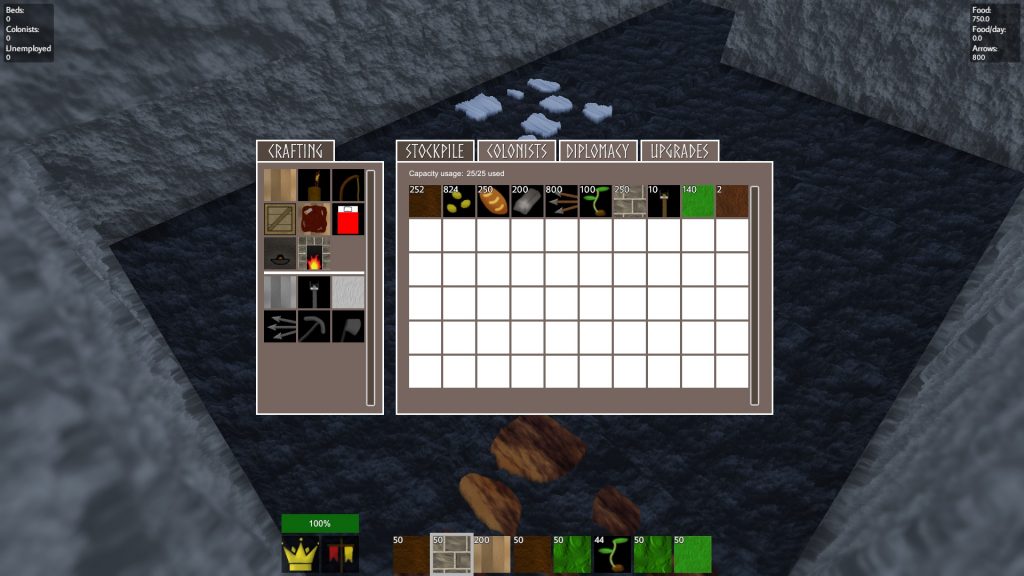Image resolution: width=1024 pixels, height=576 pixels.
Task: Click the 140 grass block stockpile slot
Action: (x=698, y=201)
